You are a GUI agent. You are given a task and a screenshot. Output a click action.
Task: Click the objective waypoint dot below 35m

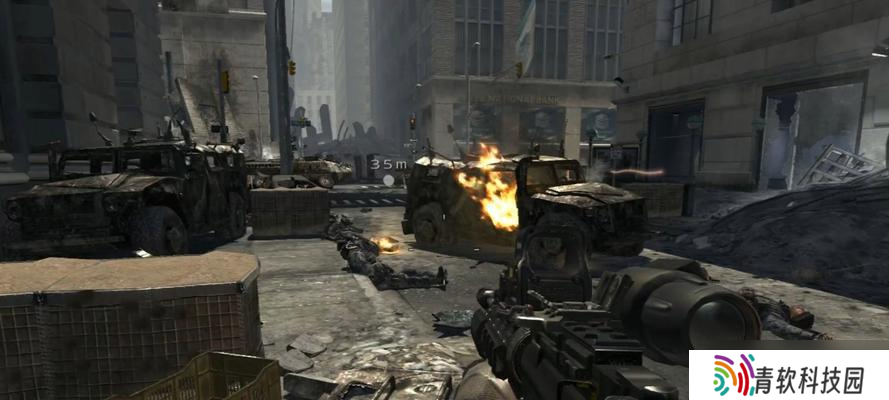tap(389, 180)
